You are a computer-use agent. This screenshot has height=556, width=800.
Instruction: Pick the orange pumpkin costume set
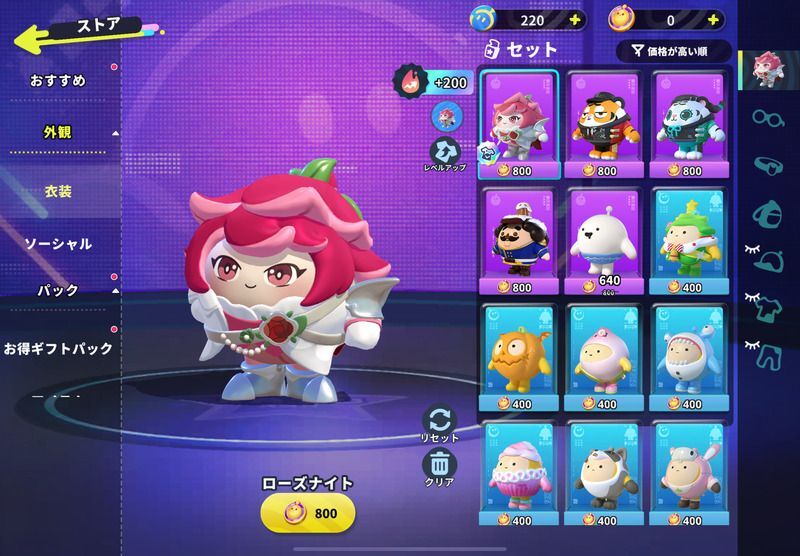click(519, 356)
